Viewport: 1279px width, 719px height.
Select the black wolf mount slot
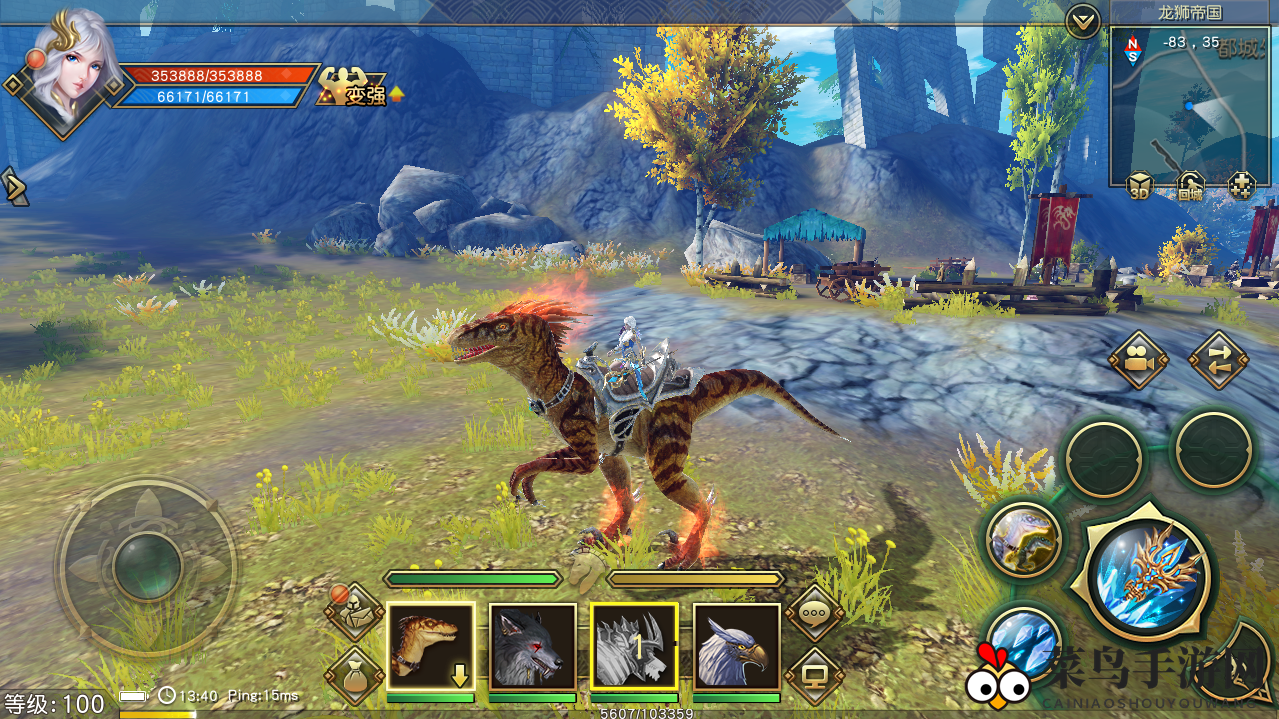[x=532, y=646]
